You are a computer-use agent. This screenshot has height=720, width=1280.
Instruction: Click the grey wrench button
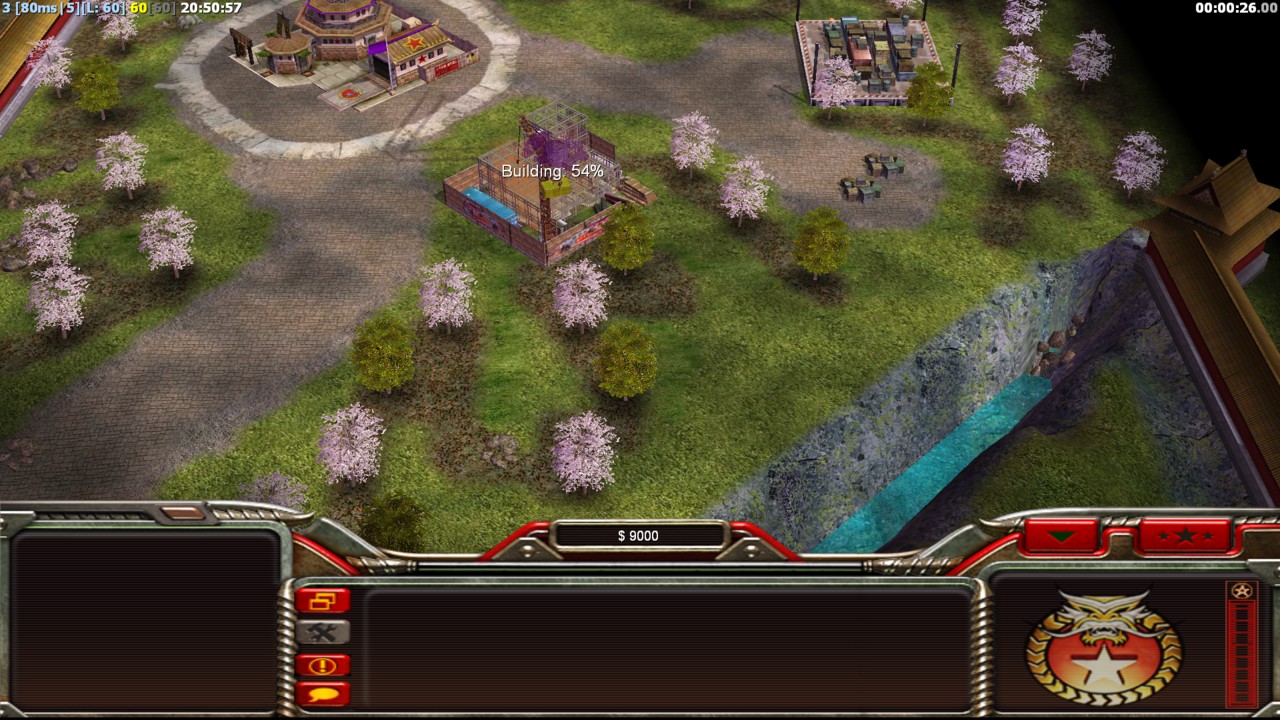[322, 632]
